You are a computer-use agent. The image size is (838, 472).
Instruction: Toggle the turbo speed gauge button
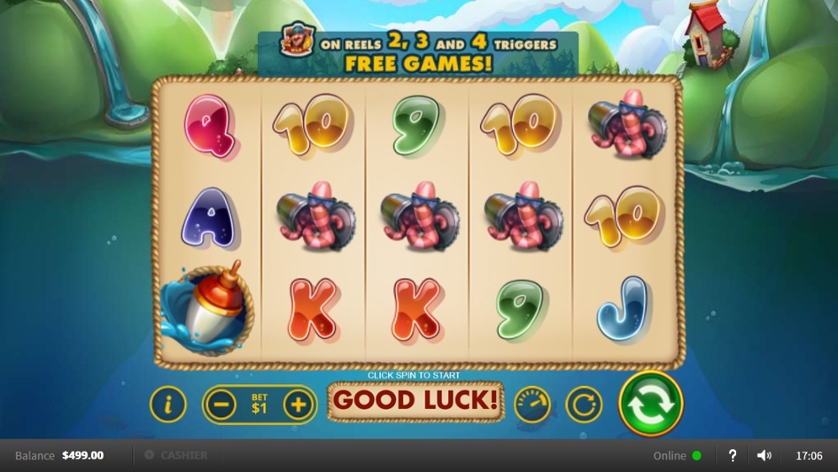(x=532, y=404)
